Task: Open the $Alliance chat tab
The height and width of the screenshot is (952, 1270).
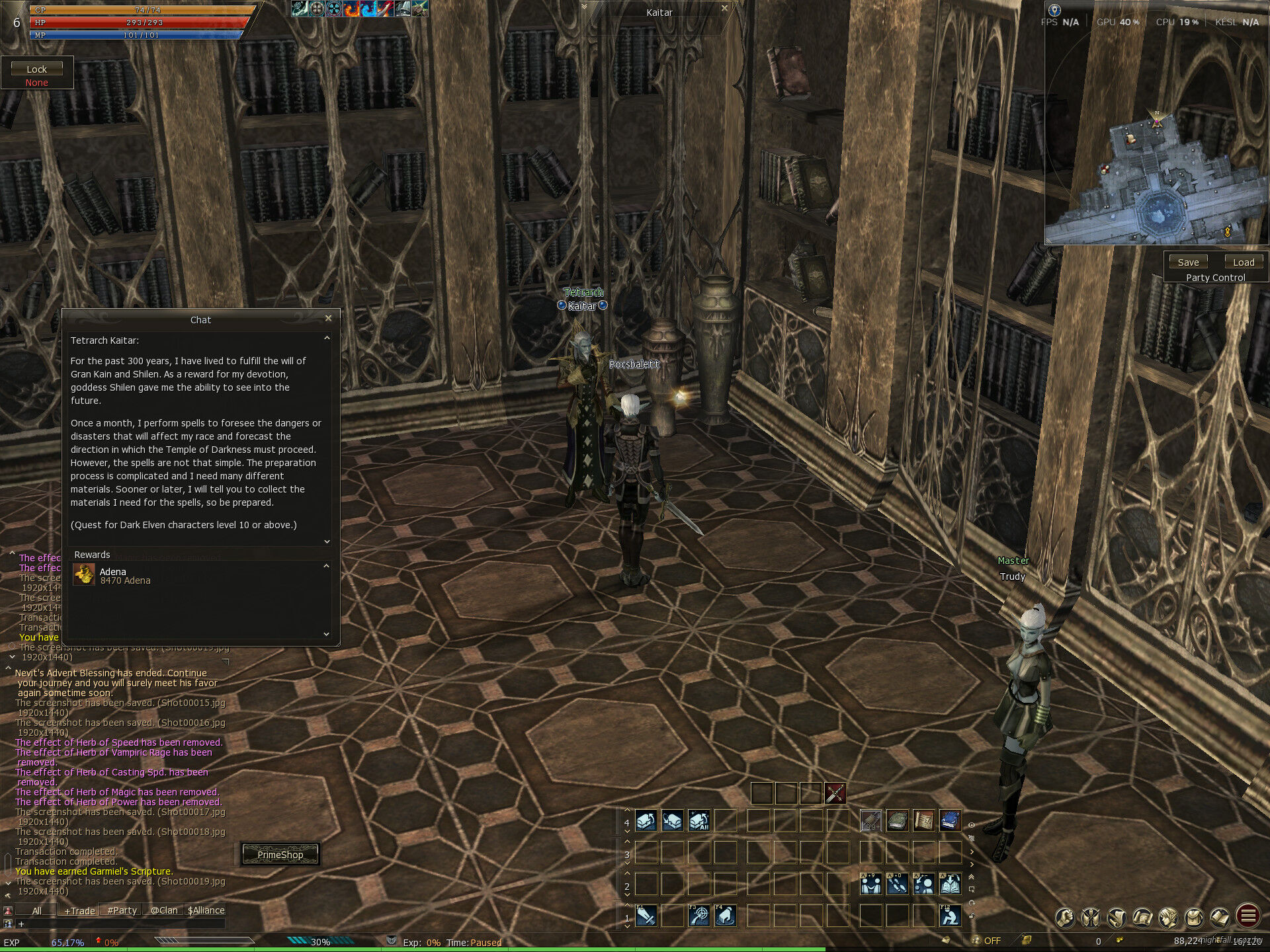Action: [x=206, y=910]
